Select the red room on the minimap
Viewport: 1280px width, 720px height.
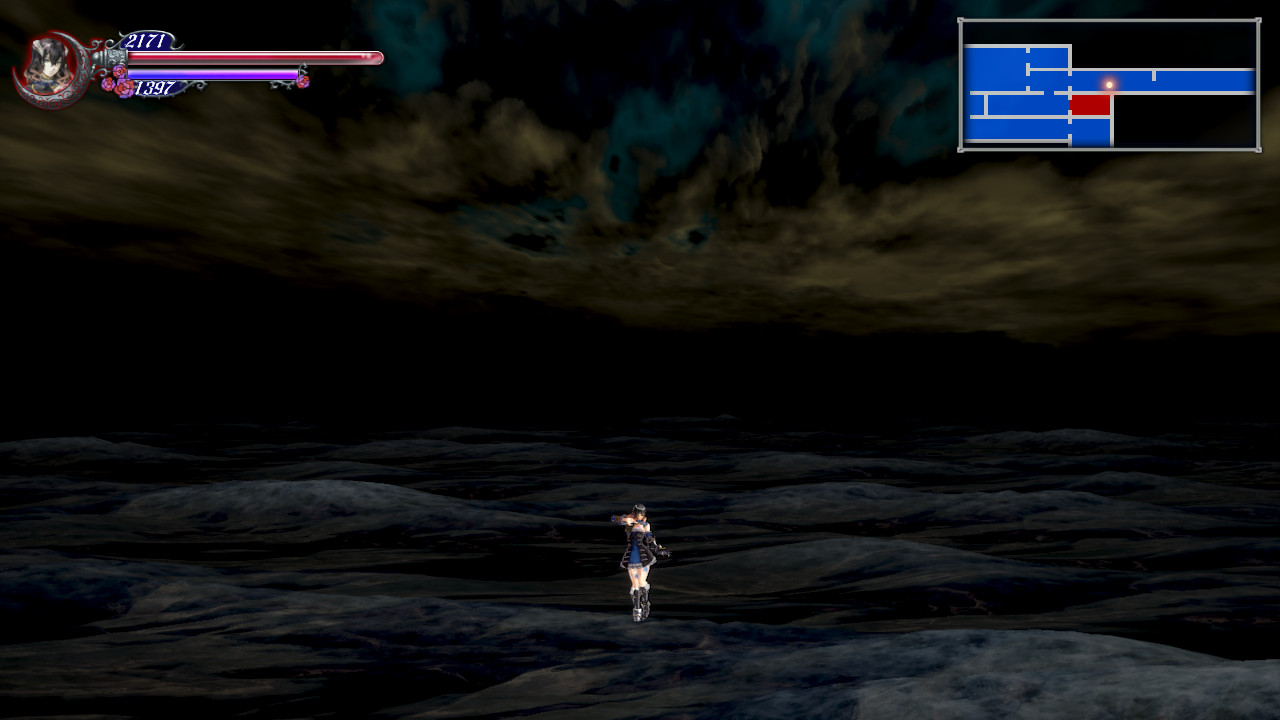pos(1090,105)
